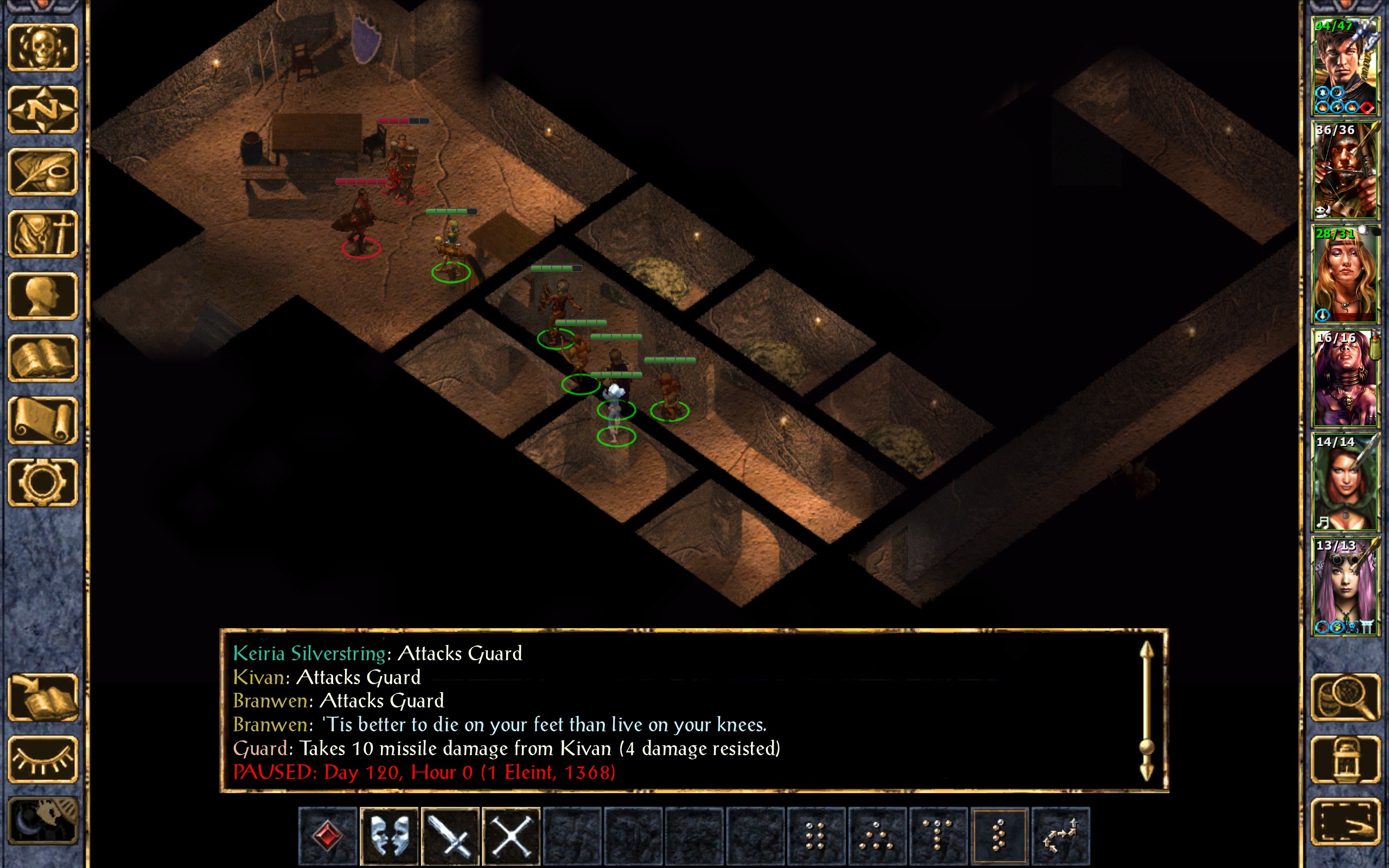Show the character record head button
Screen dimensions: 1389x868
tap(43, 296)
